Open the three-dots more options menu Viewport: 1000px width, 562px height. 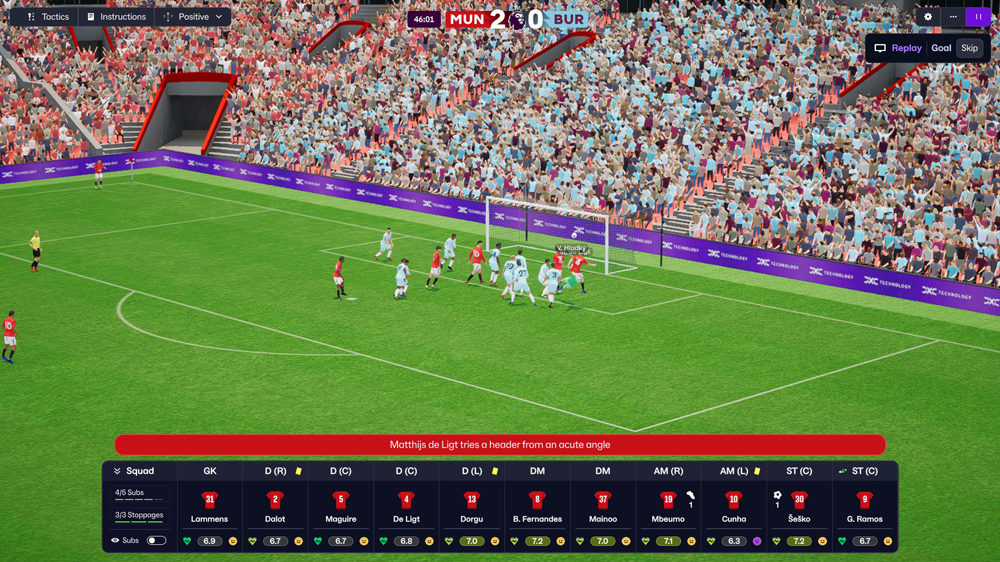click(953, 17)
